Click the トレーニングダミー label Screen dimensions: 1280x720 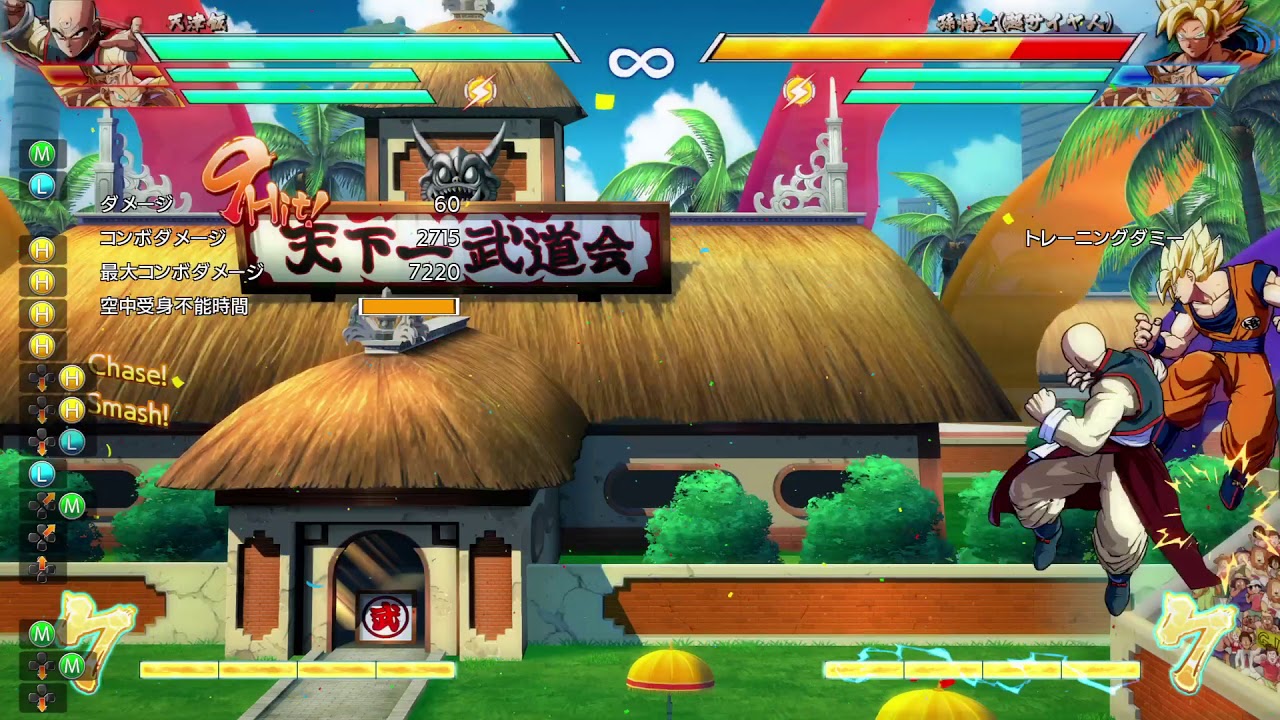1103,239
